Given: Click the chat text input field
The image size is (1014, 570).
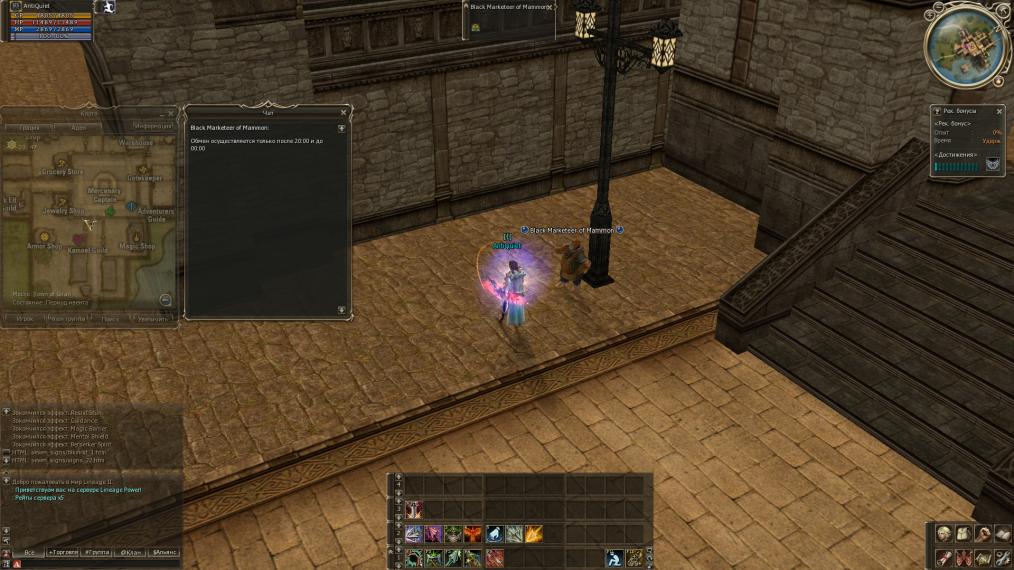Looking at the screenshot, I should [100, 564].
